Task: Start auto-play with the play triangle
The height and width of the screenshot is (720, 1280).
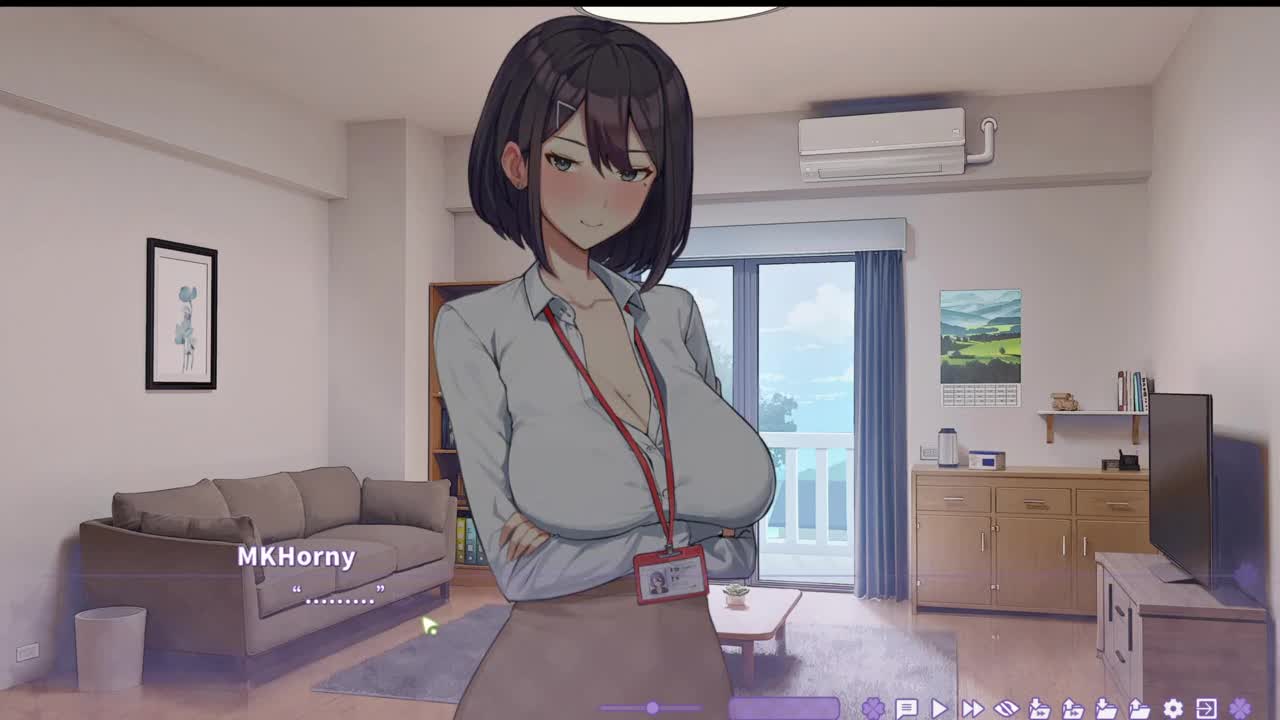Action: 939,709
